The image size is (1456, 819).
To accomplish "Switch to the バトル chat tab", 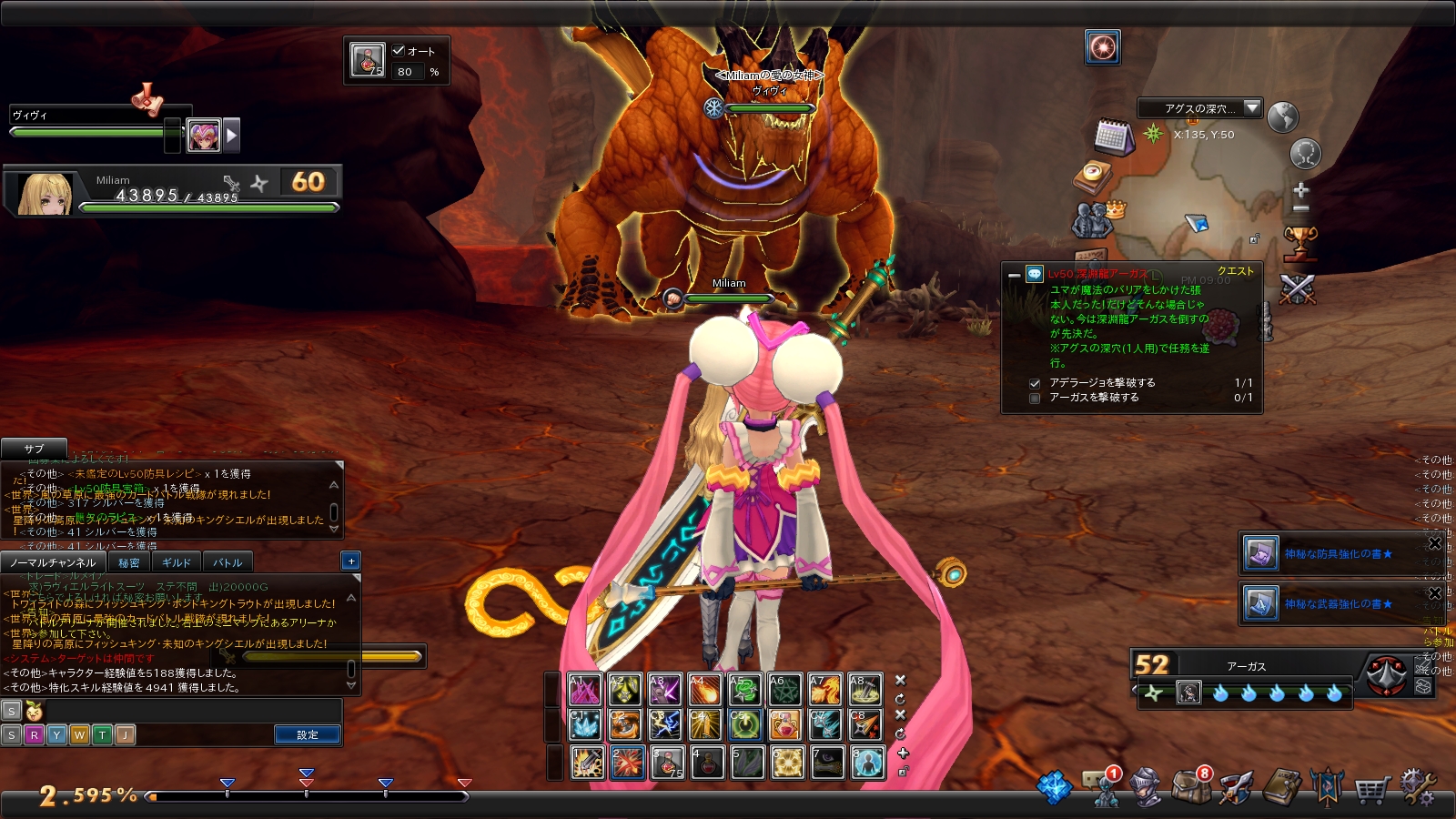I will click(x=227, y=562).
